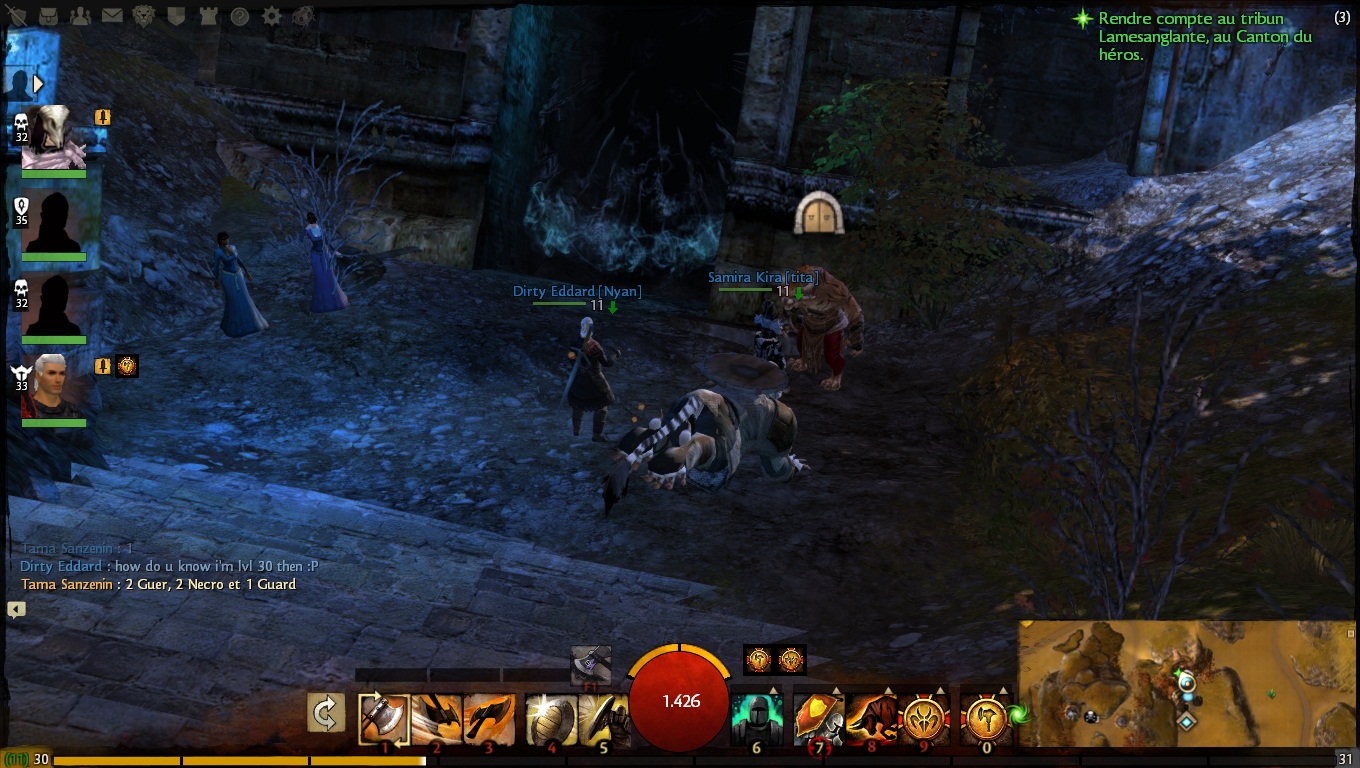The height and width of the screenshot is (768, 1360).
Task: Open the question mark help icon
Action: [239, 16]
